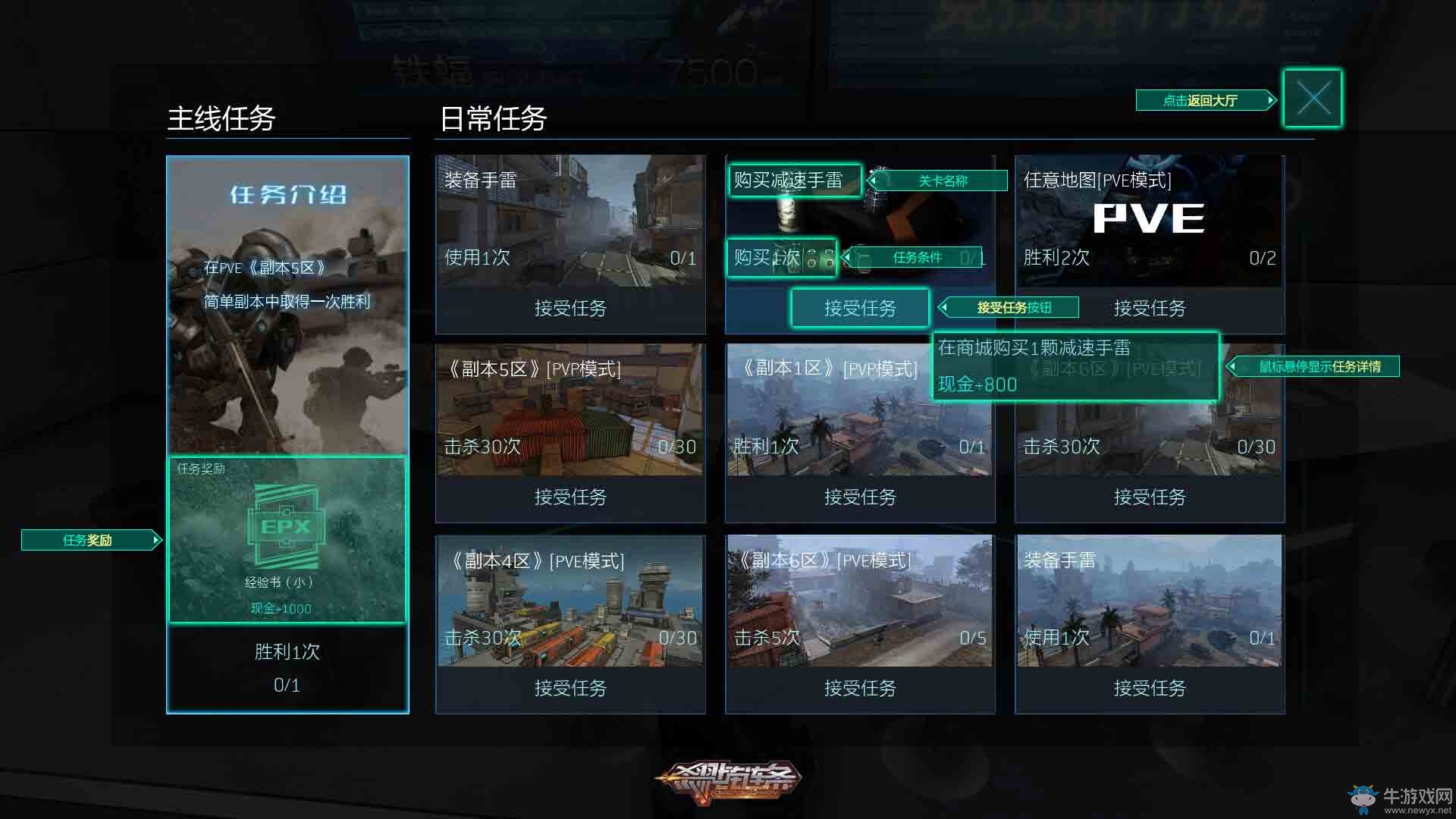The height and width of the screenshot is (819, 1456).
Task: Select the close X icon at top right
Action: click(1312, 97)
